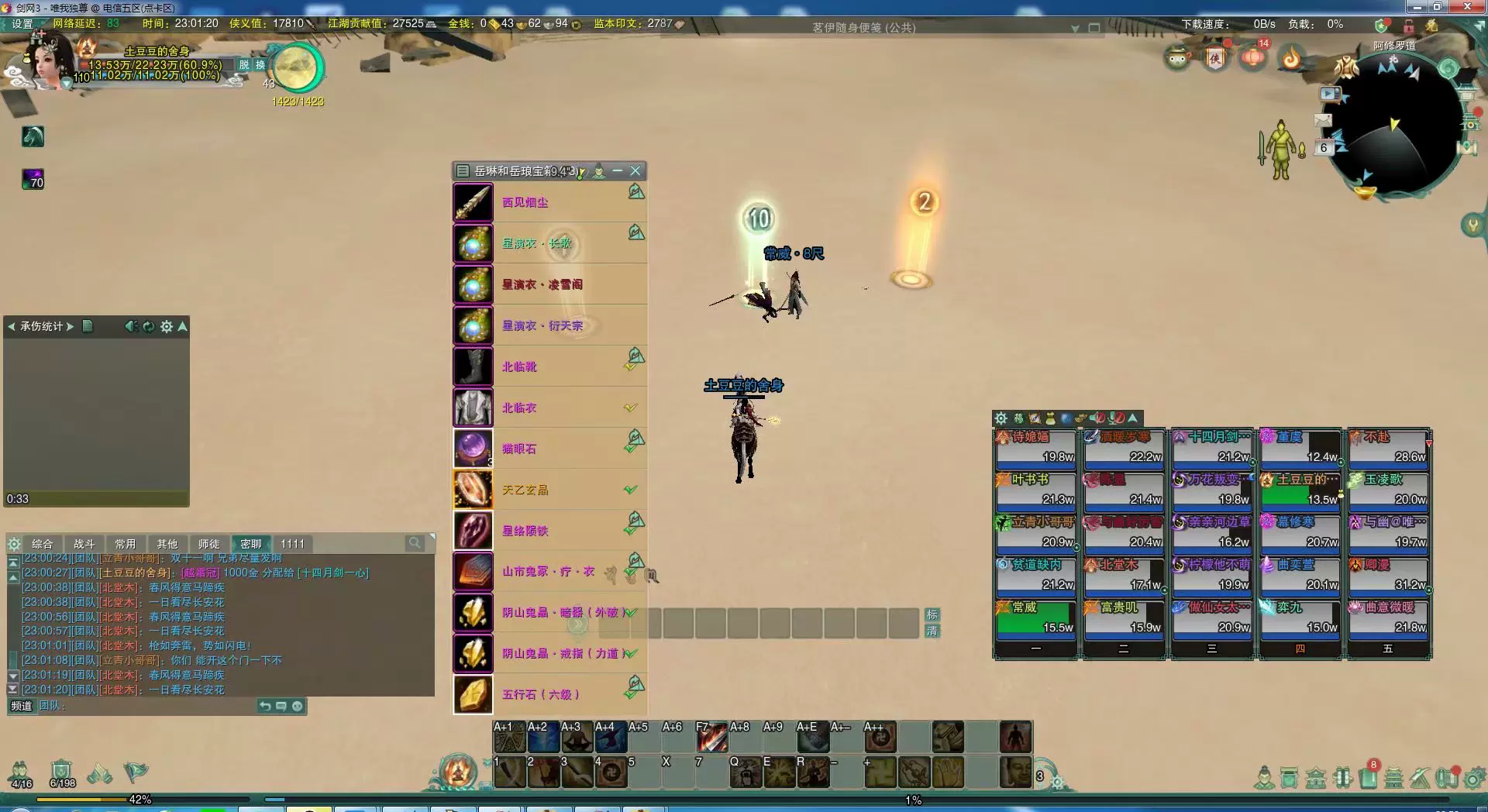Screen dimensions: 1488x812
Task: Click the 侠 shield icon
Action: click(1215, 57)
